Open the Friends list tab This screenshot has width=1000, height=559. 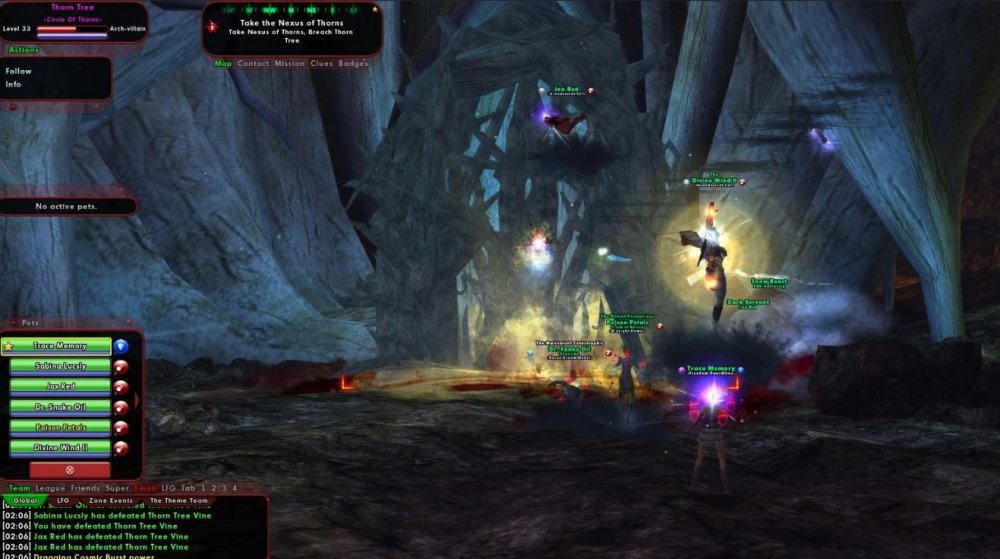point(85,488)
